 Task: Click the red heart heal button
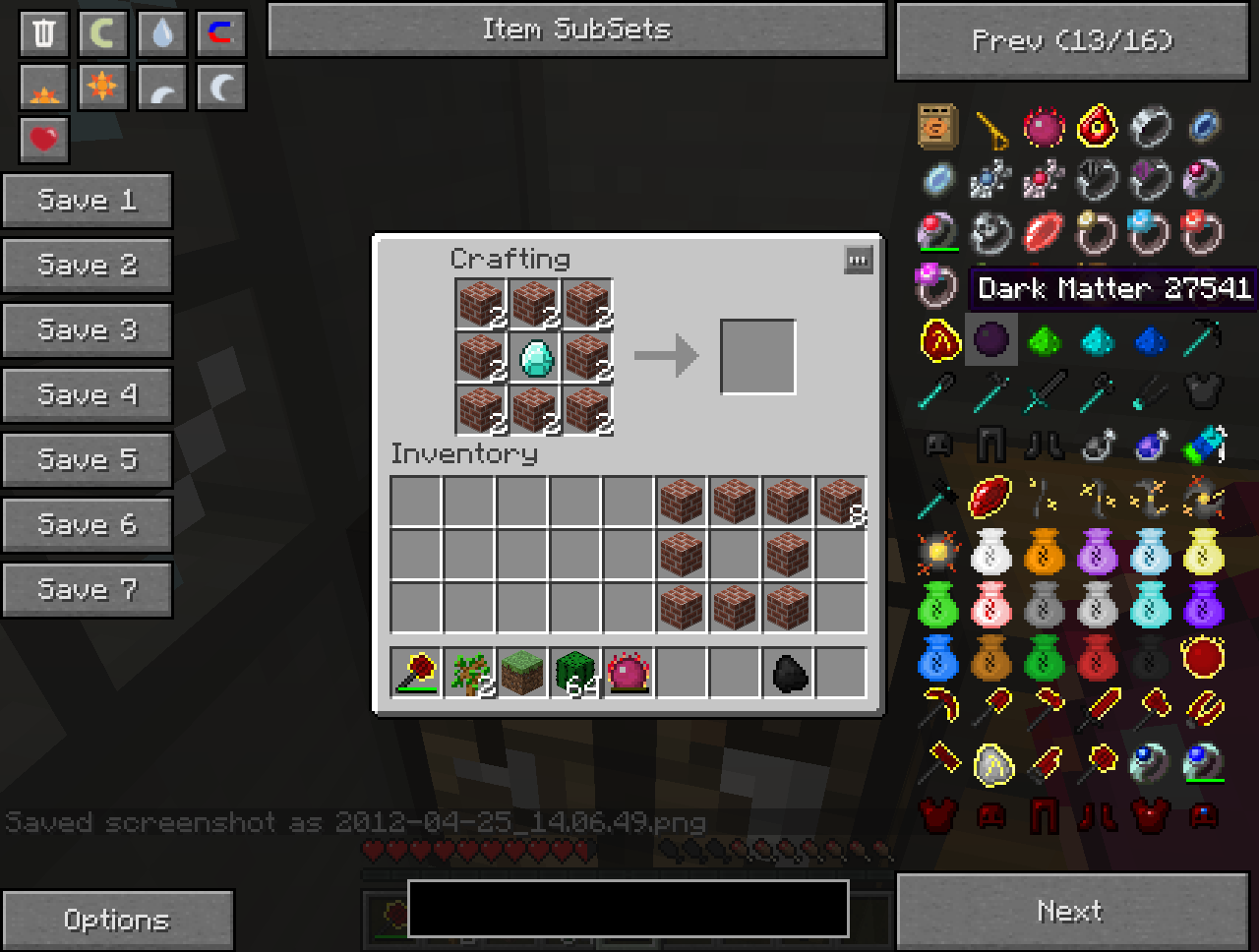pyautogui.click(x=44, y=139)
